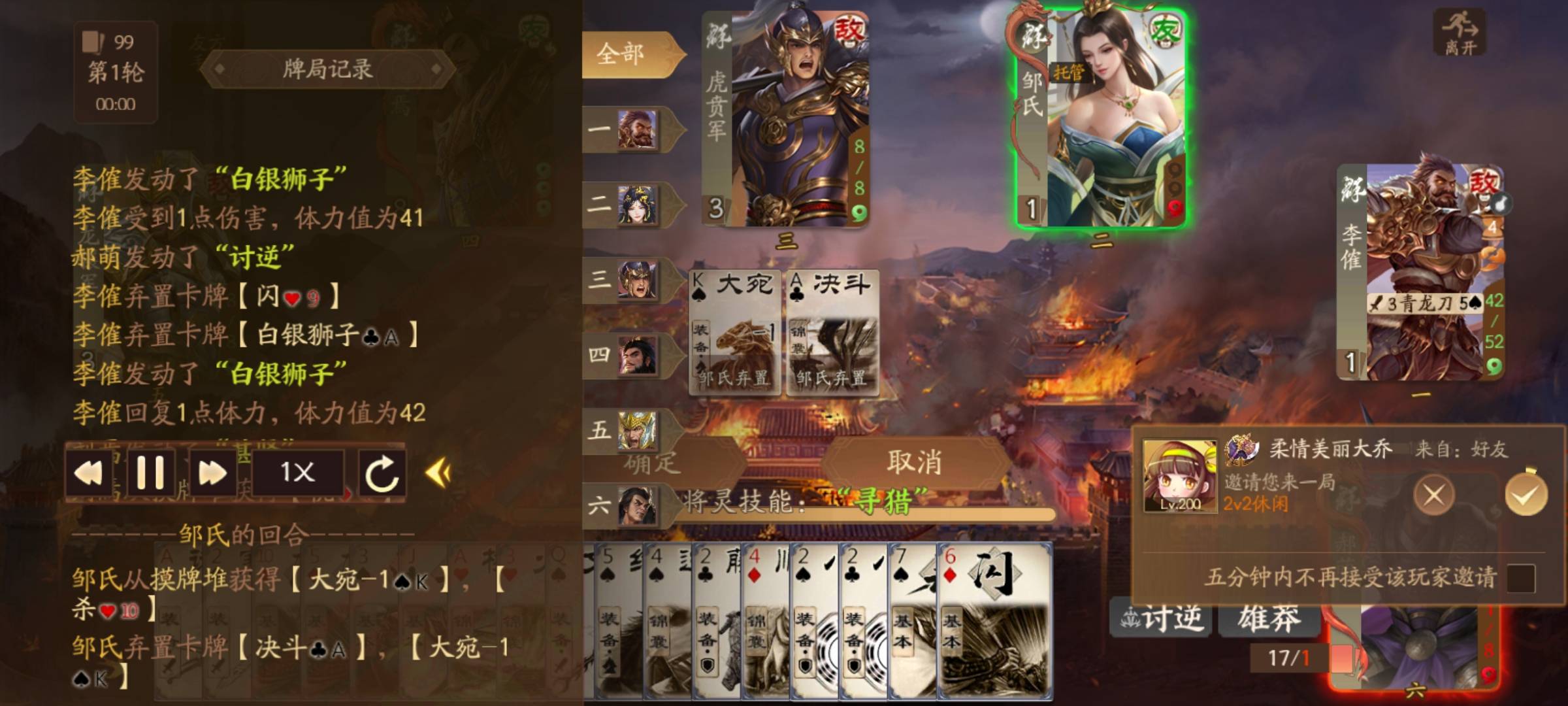This screenshot has width=1568, height=706.
Task: Decline the invitation from 柔情美丽大乔
Action: click(1433, 495)
